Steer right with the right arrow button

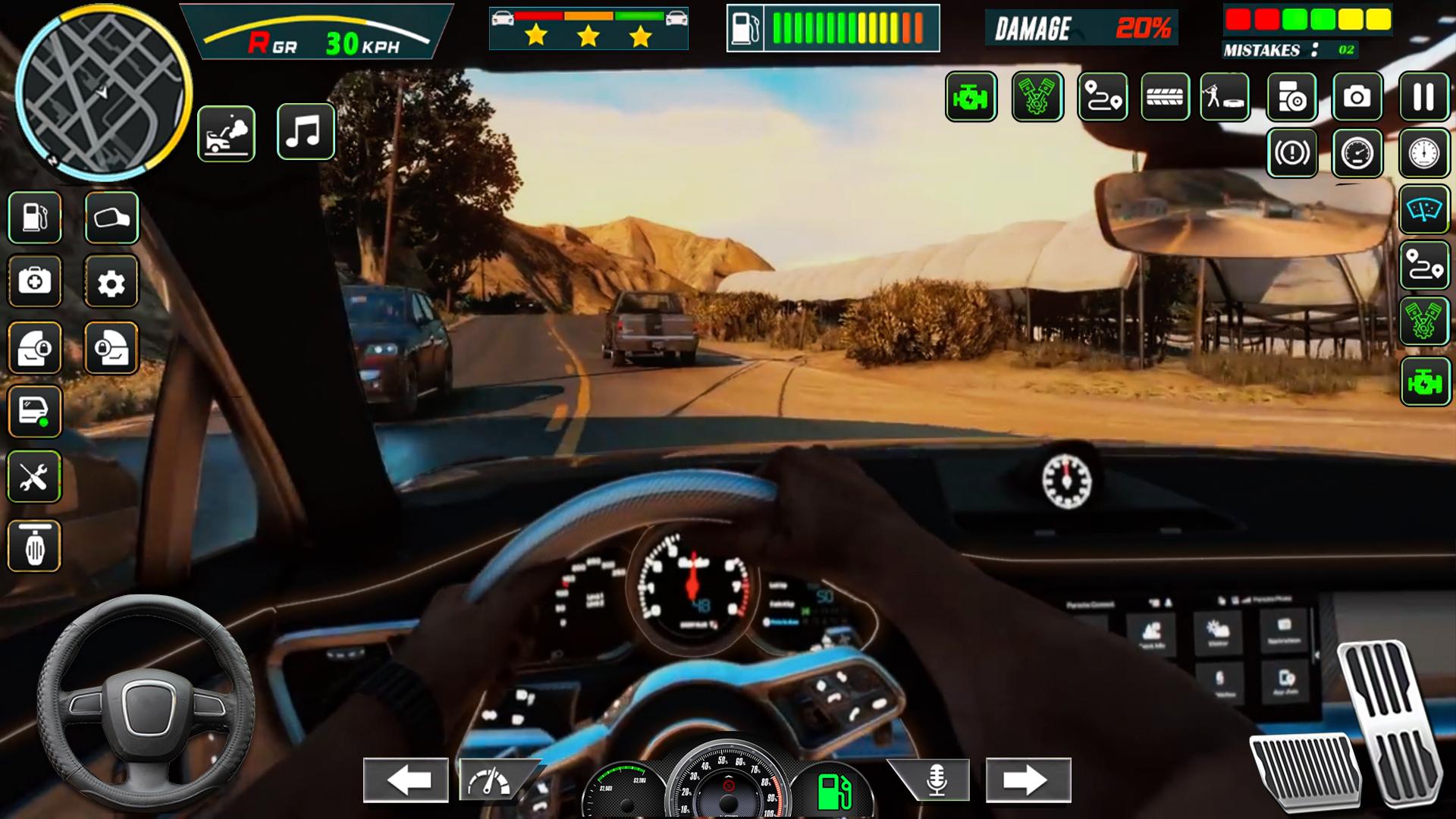click(1028, 780)
